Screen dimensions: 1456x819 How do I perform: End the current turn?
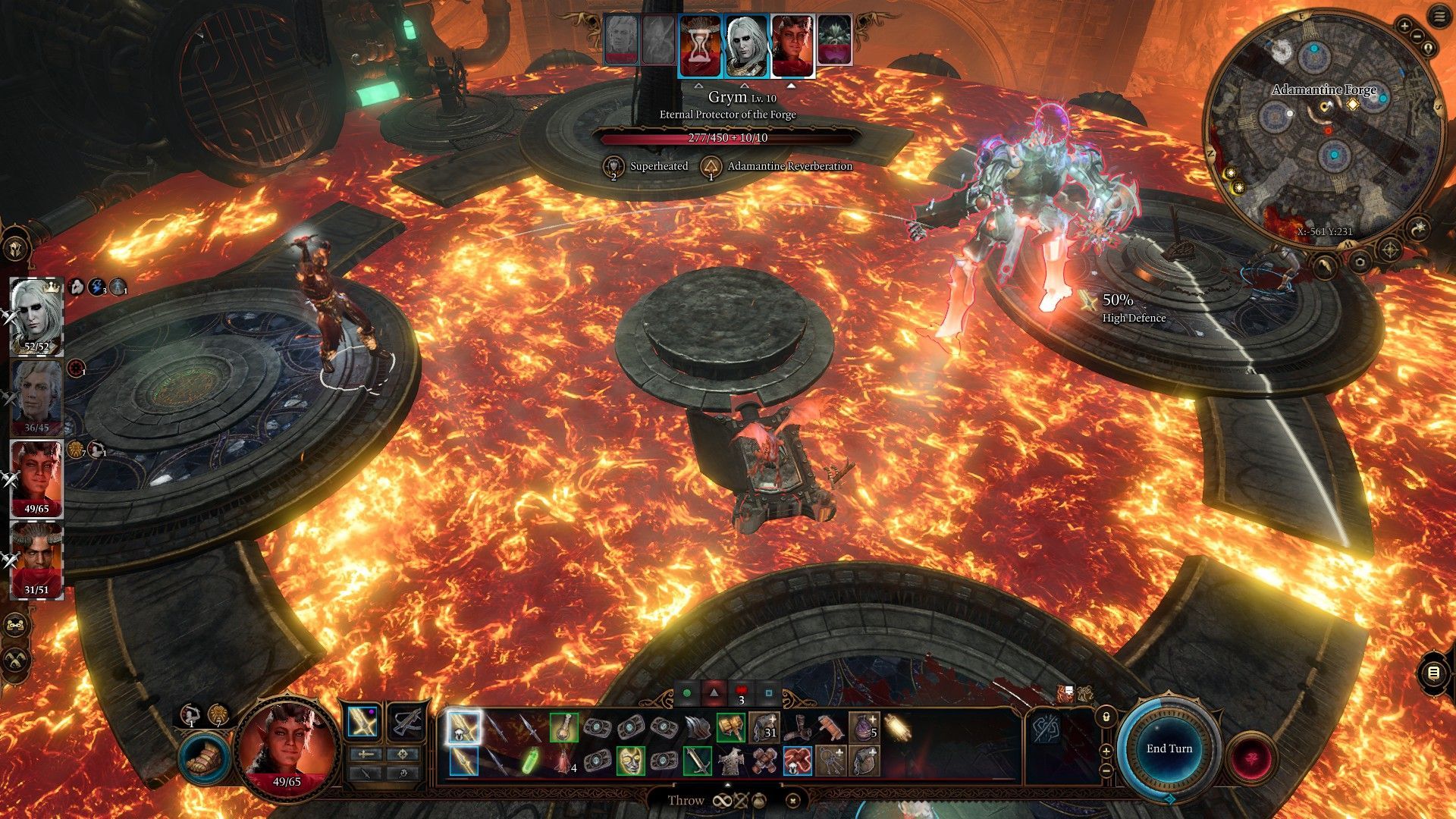click(1169, 748)
